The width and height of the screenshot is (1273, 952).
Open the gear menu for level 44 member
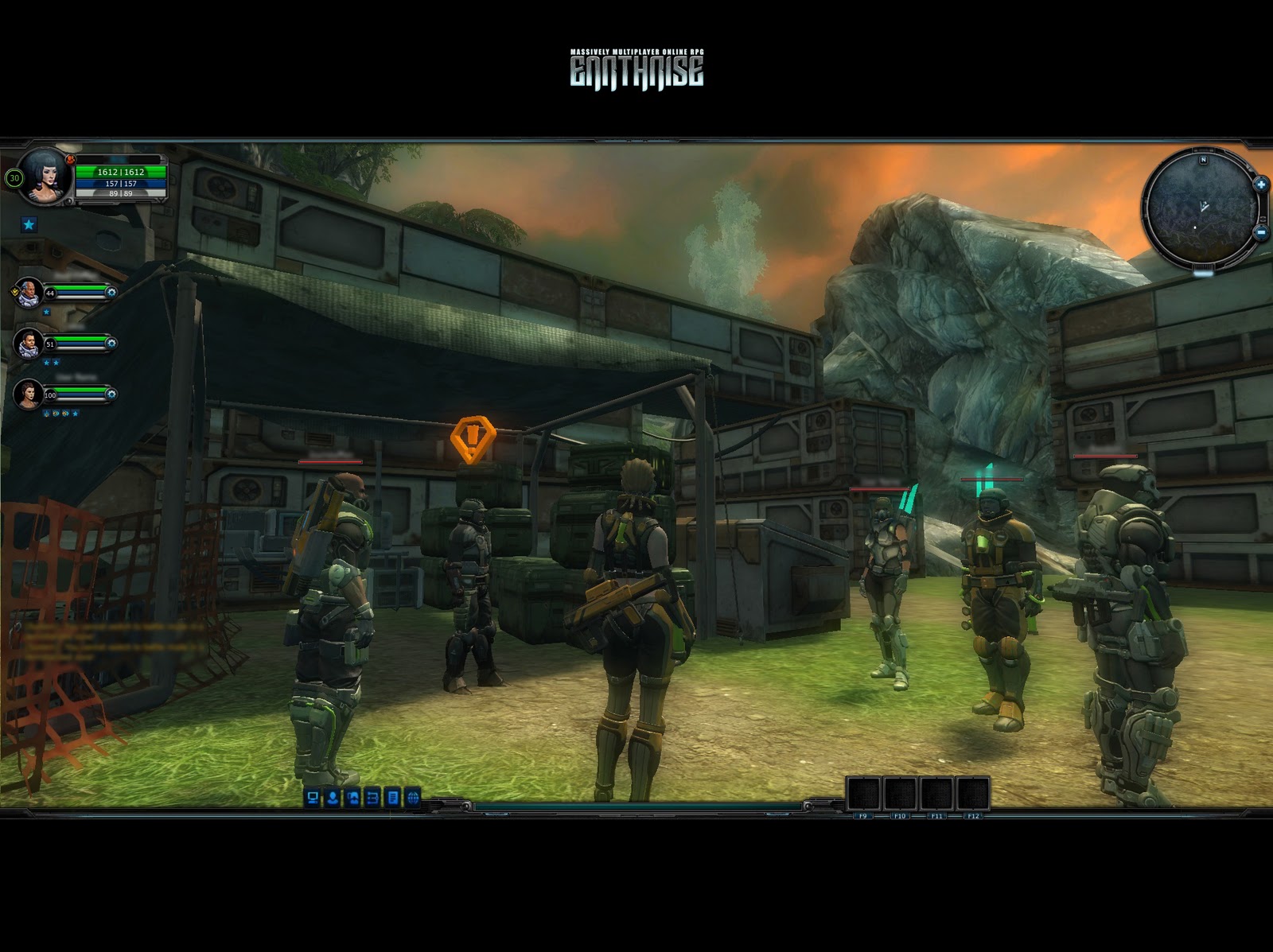point(111,293)
